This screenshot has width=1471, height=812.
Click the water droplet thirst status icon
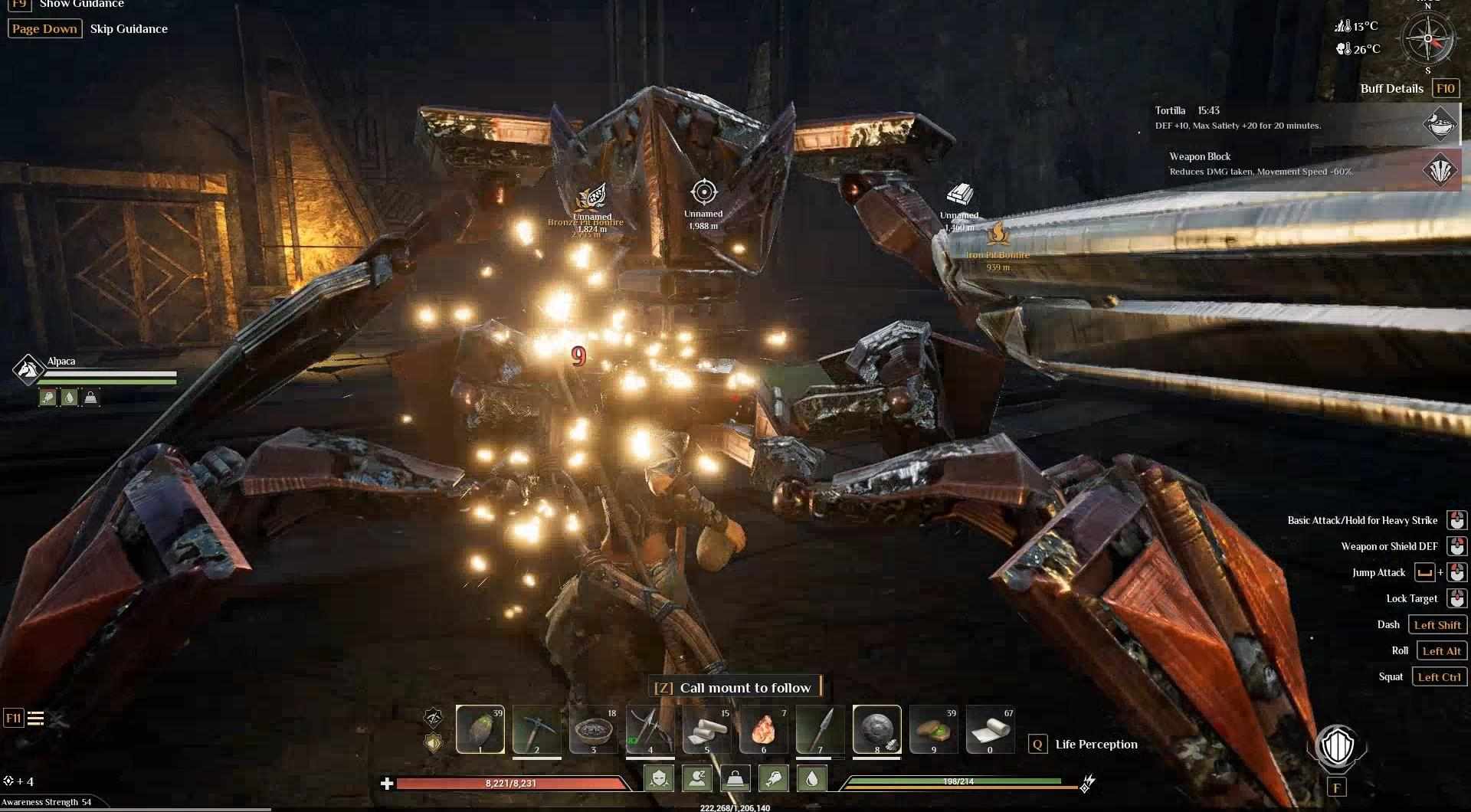click(812, 779)
